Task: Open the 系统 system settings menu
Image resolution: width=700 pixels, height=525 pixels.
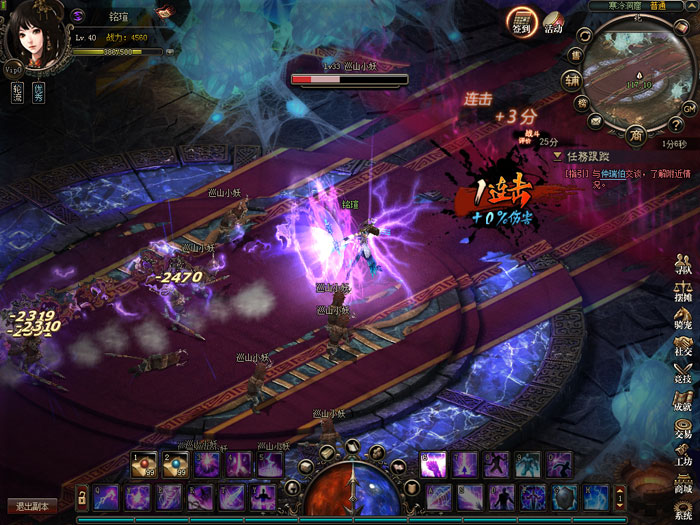Action: pyautogui.click(x=683, y=508)
